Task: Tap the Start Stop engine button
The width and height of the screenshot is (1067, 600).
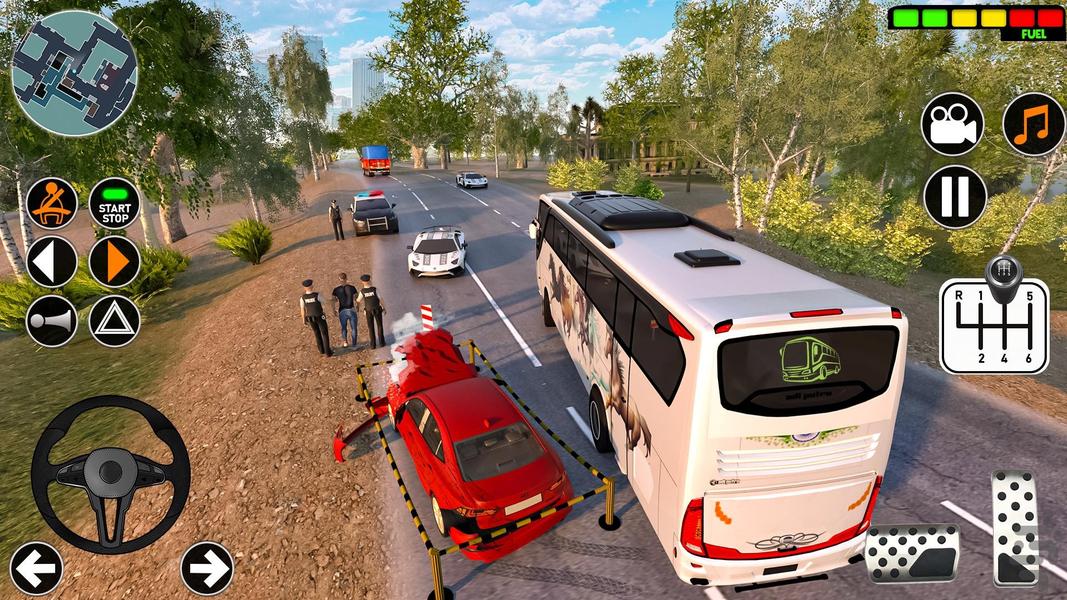Action: pos(114,203)
